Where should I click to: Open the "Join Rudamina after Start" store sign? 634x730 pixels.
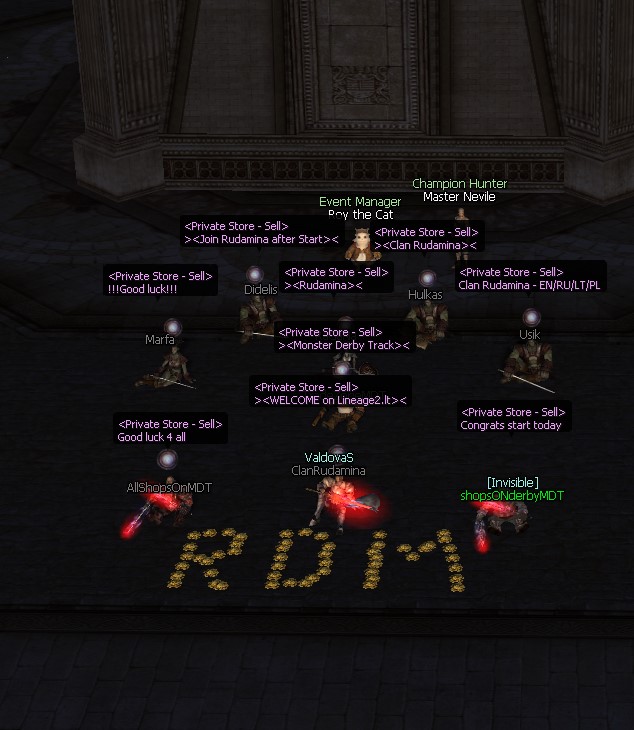coord(262,234)
